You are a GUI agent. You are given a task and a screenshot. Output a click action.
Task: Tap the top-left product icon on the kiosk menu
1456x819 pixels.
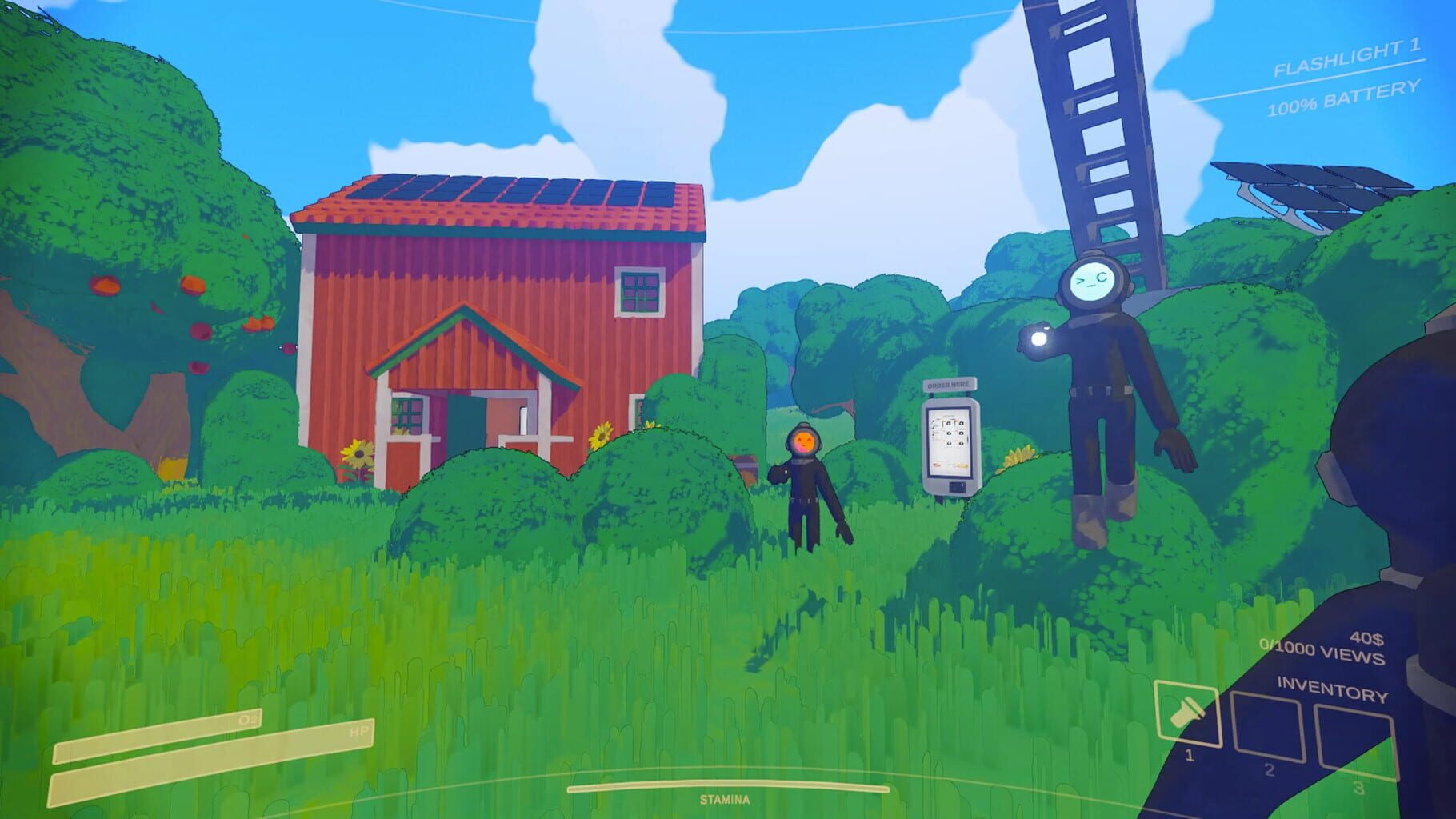[x=948, y=423]
